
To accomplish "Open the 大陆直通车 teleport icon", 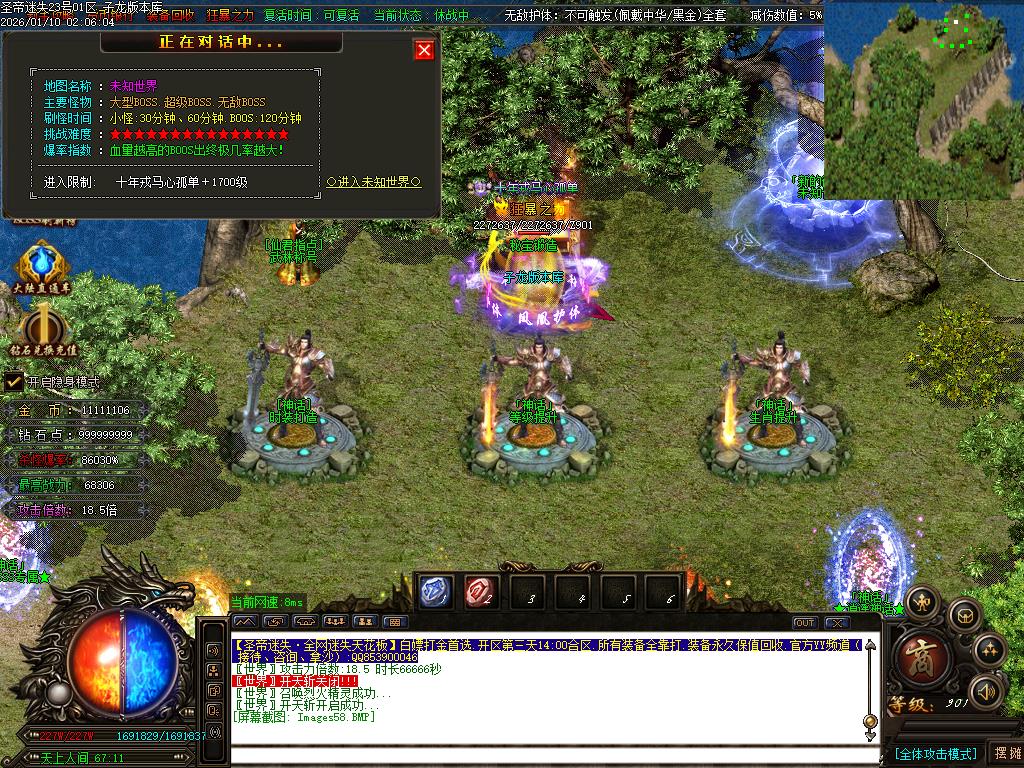I will (x=41, y=264).
